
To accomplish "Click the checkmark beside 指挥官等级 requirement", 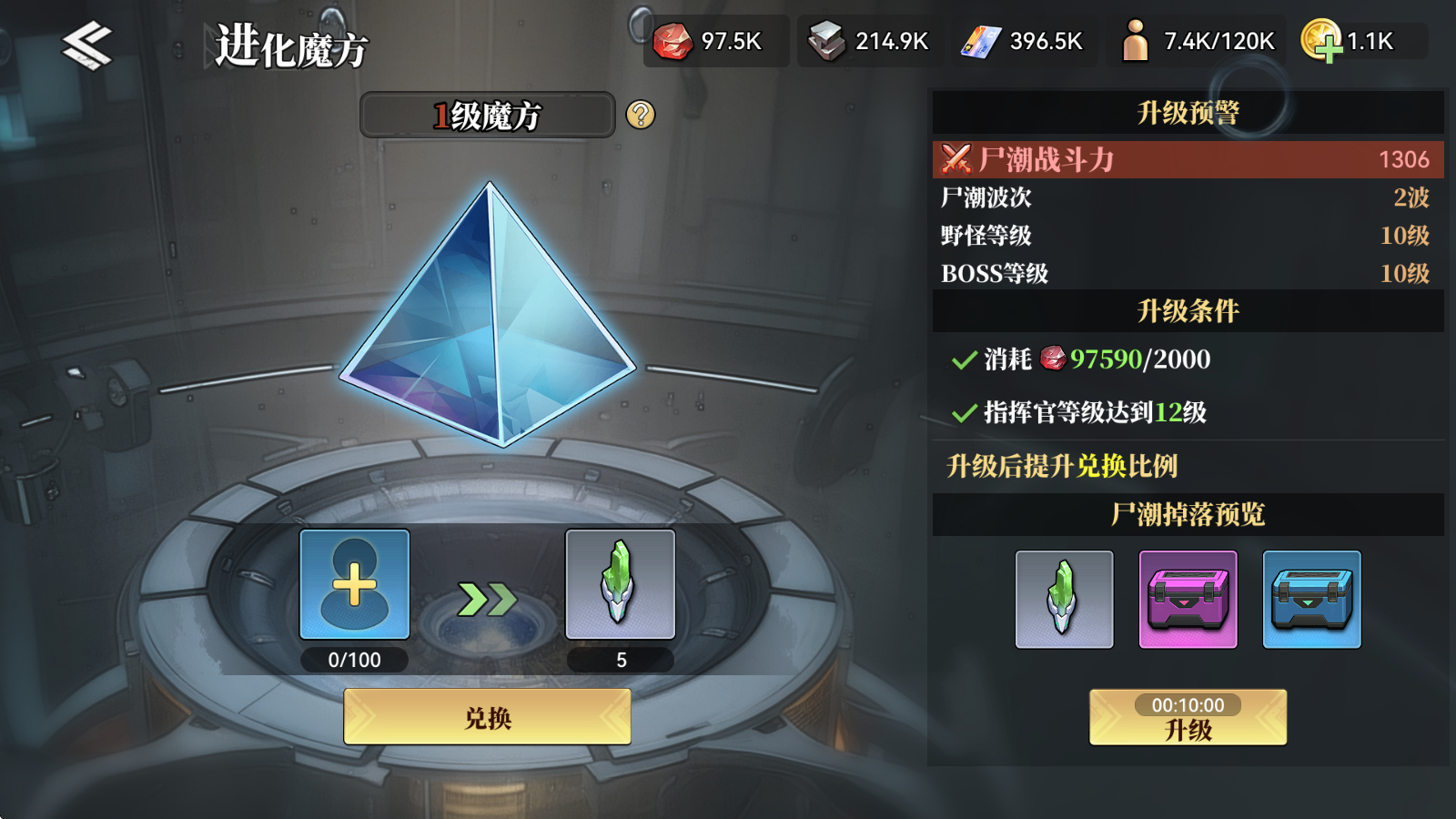I will point(964,412).
